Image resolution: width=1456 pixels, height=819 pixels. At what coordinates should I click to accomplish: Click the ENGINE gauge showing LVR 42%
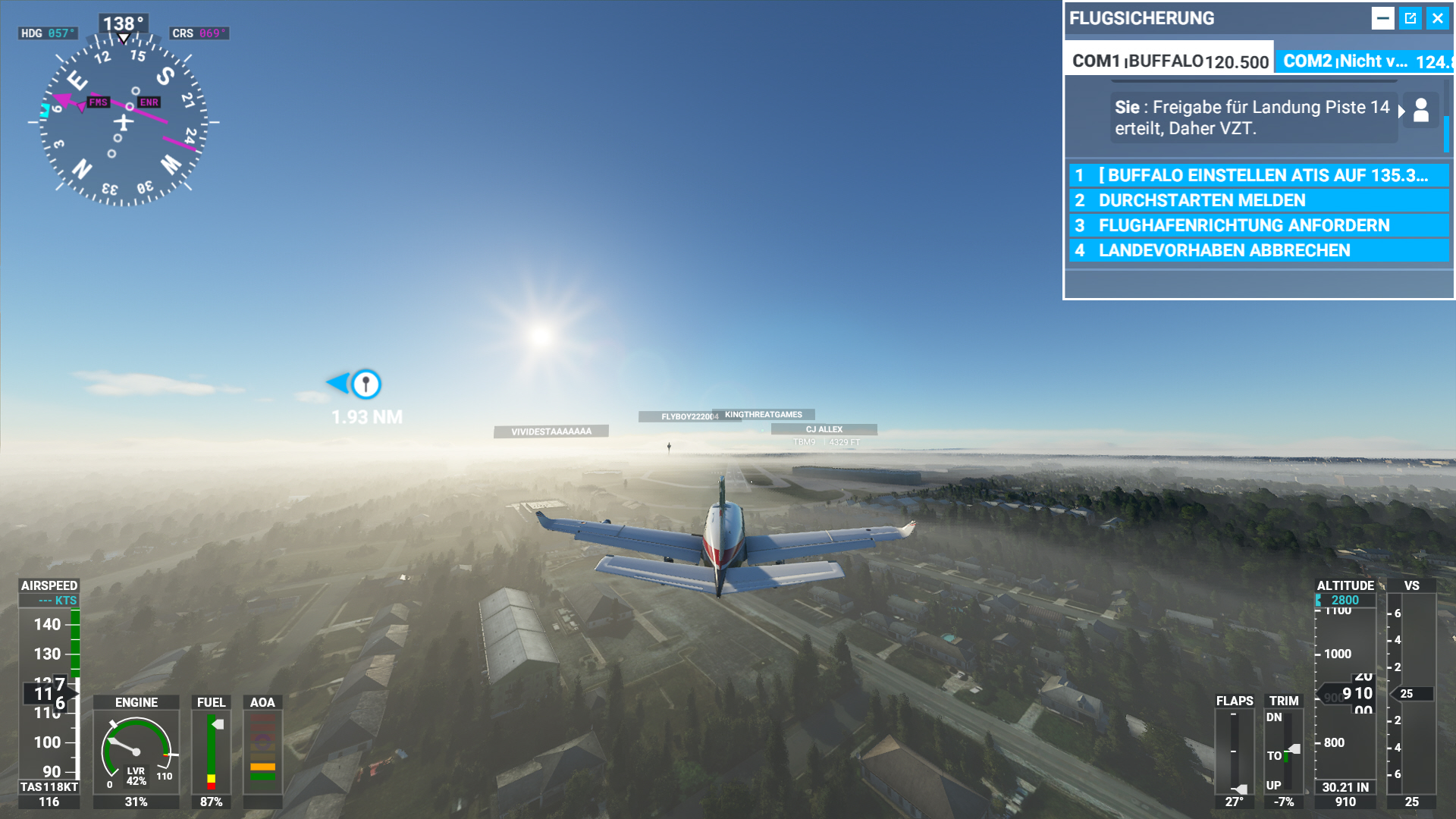coord(136,751)
